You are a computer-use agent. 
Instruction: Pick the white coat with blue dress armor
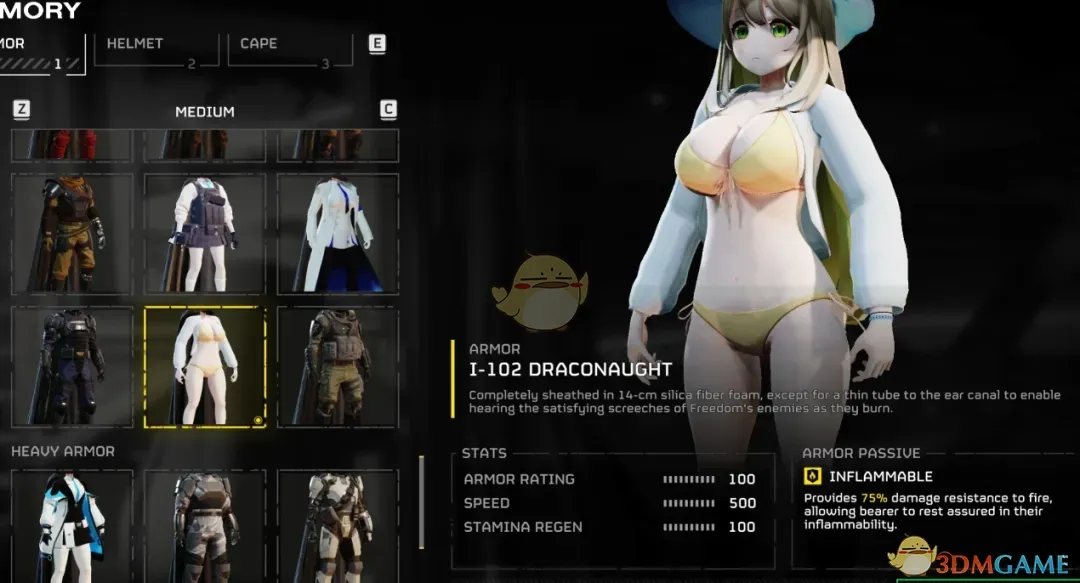pos(338,234)
